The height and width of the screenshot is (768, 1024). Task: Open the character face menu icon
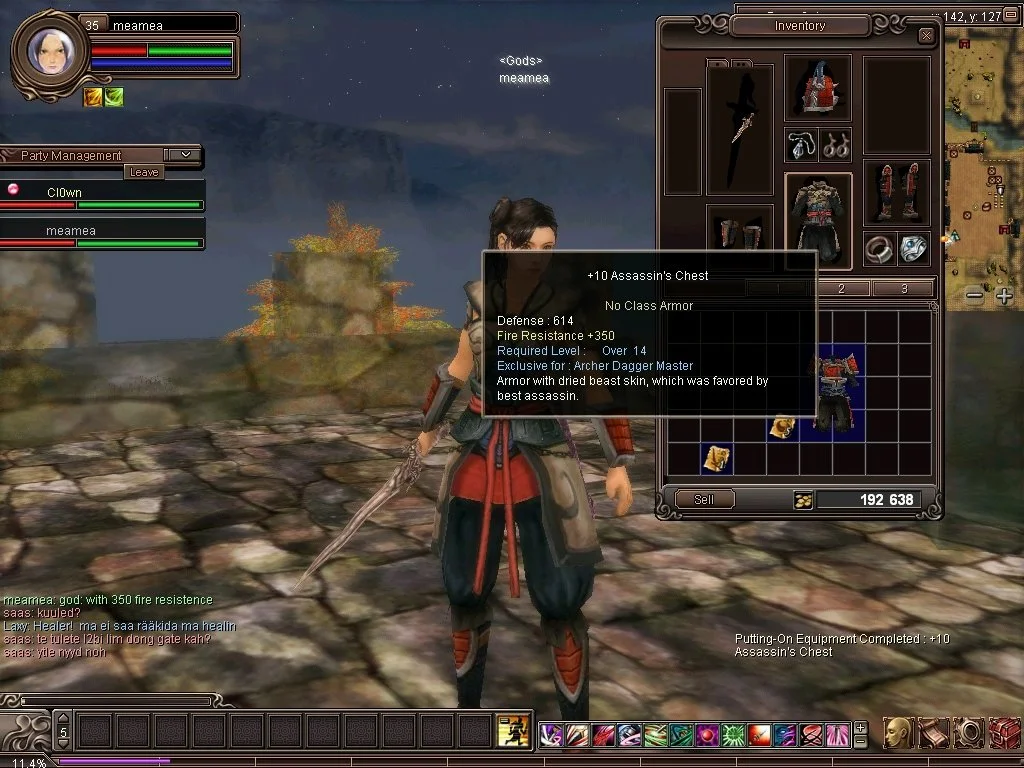point(898,733)
